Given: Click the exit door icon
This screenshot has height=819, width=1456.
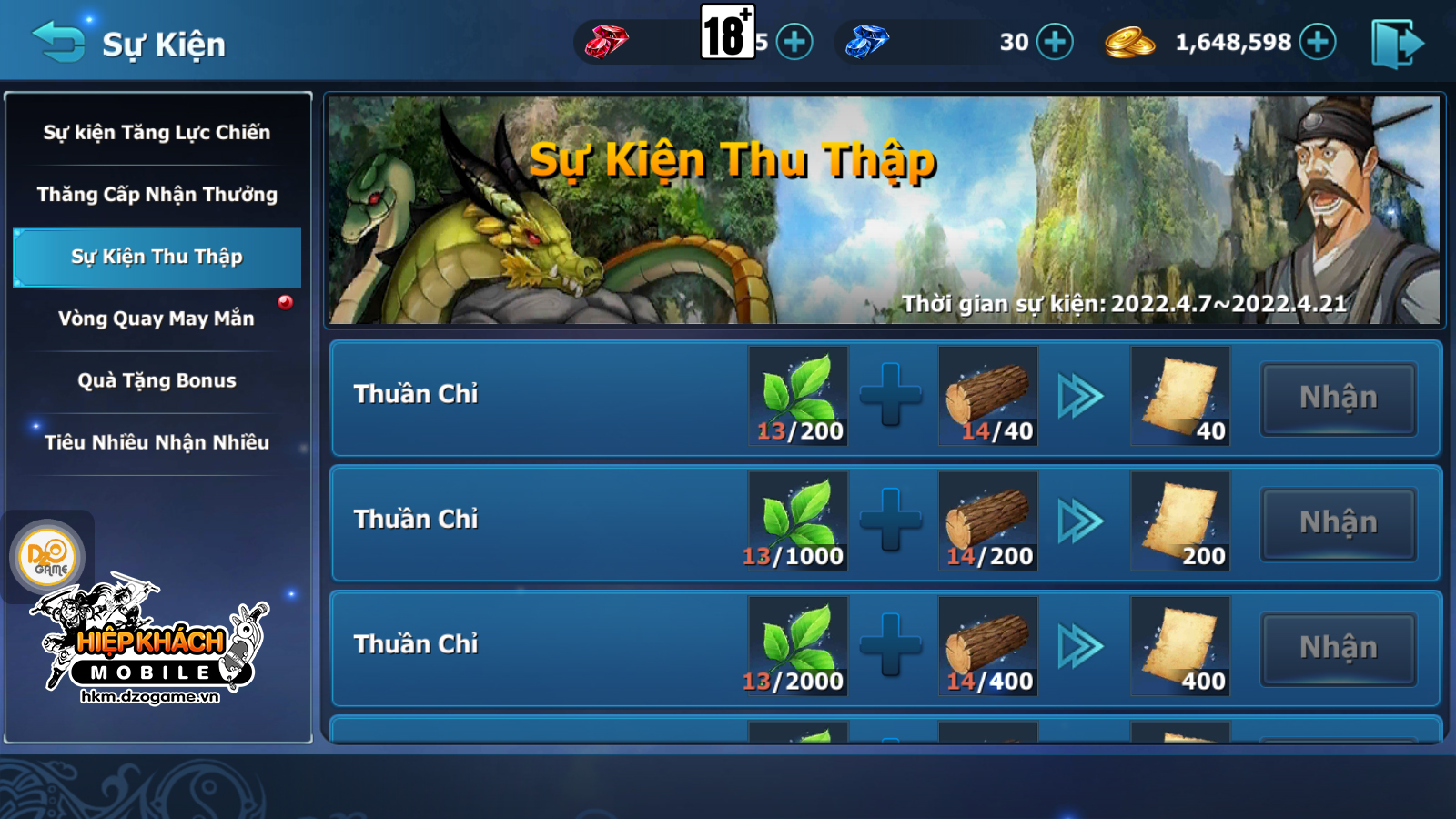Looking at the screenshot, I should pos(1397,44).
